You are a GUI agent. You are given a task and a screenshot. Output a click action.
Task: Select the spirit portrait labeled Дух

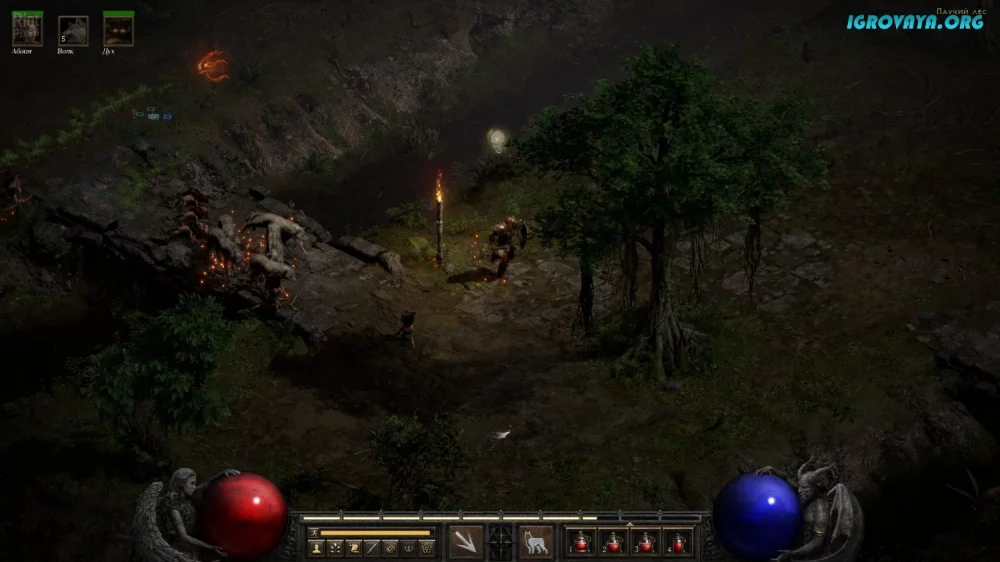click(118, 28)
